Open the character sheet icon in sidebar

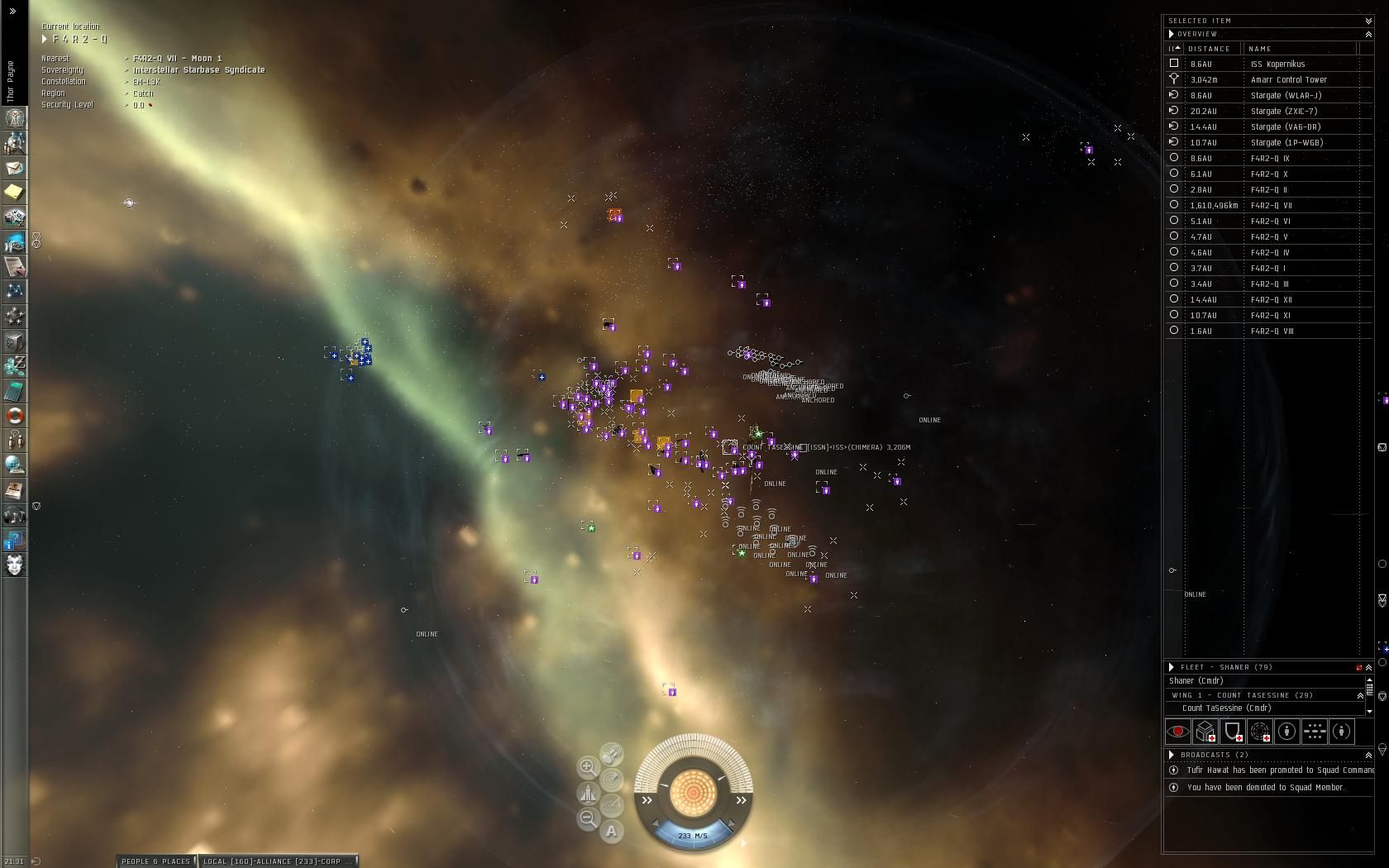(x=15, y=118)
